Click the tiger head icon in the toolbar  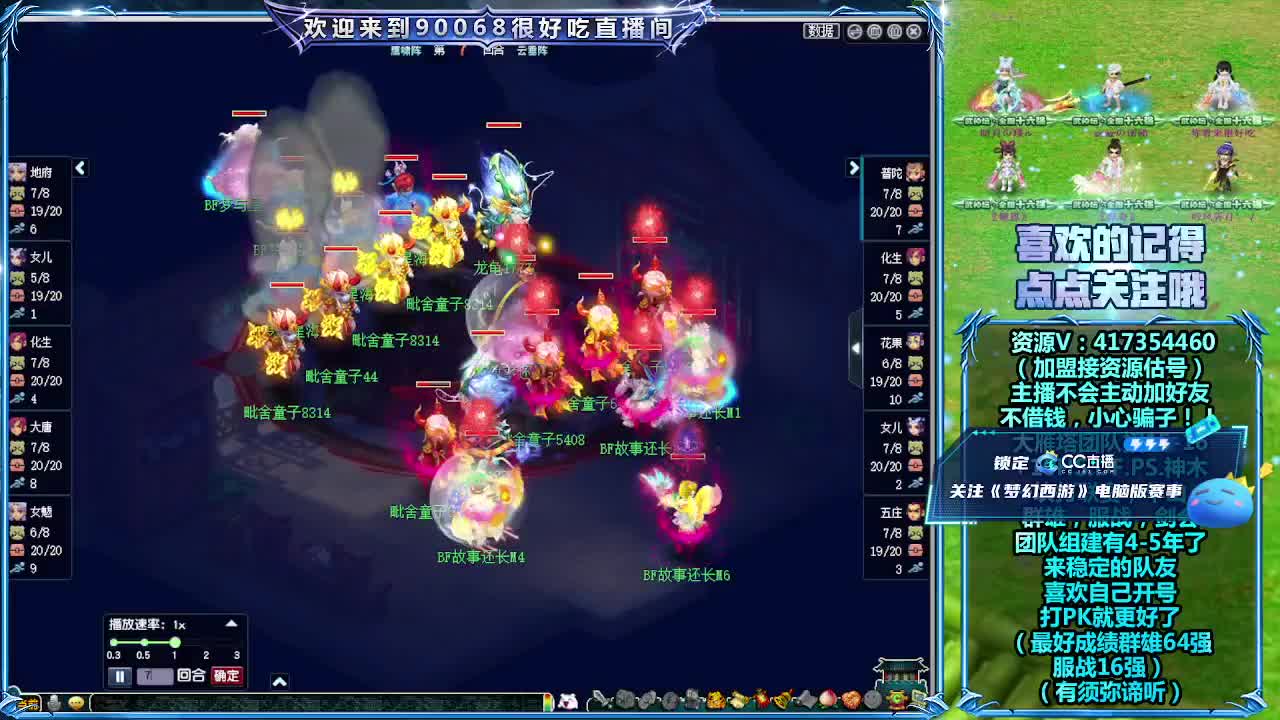click(x=714, y=701)
